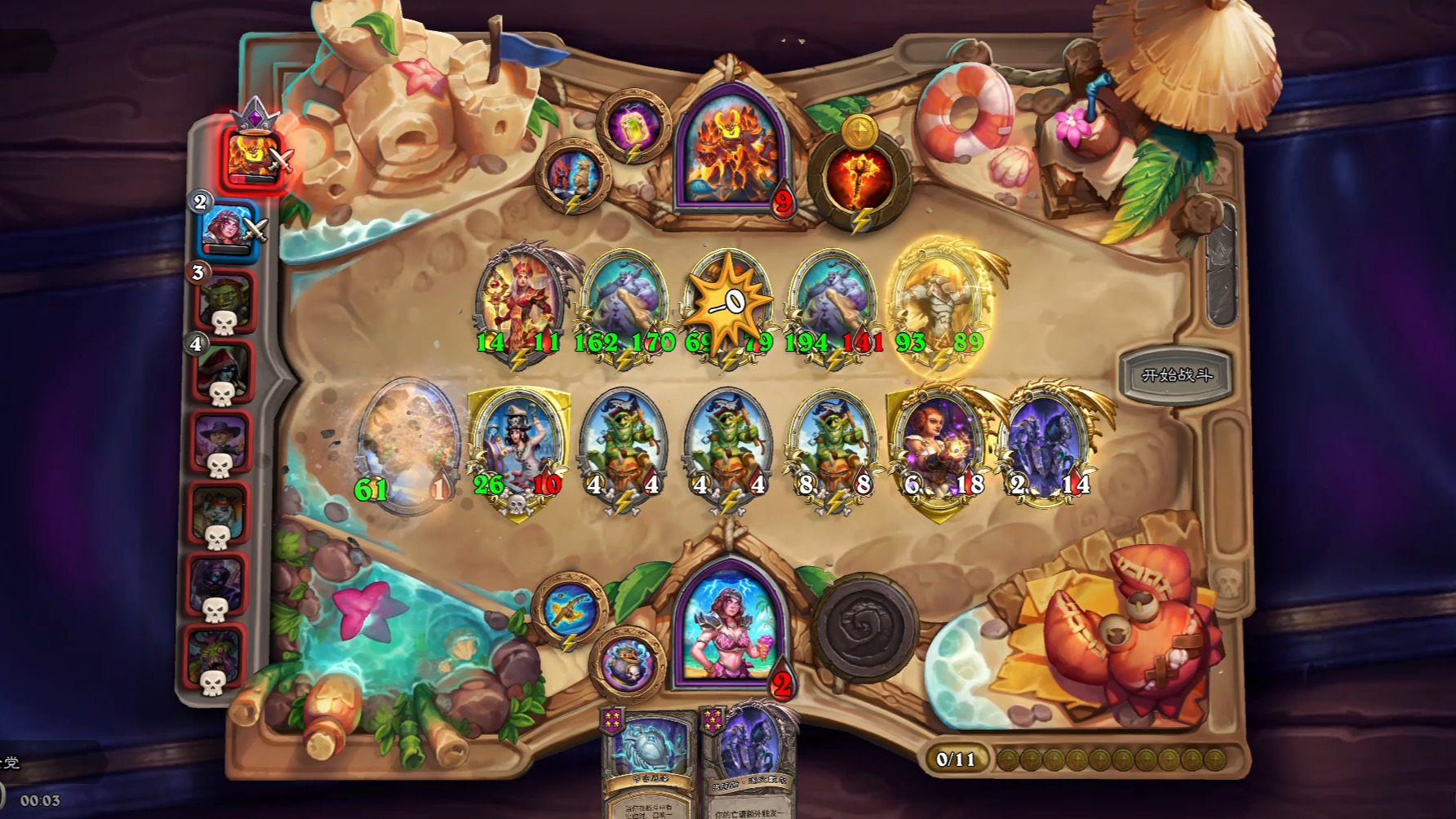
Task: Select your golden 6/18 minion
Action: pos(939,449)
